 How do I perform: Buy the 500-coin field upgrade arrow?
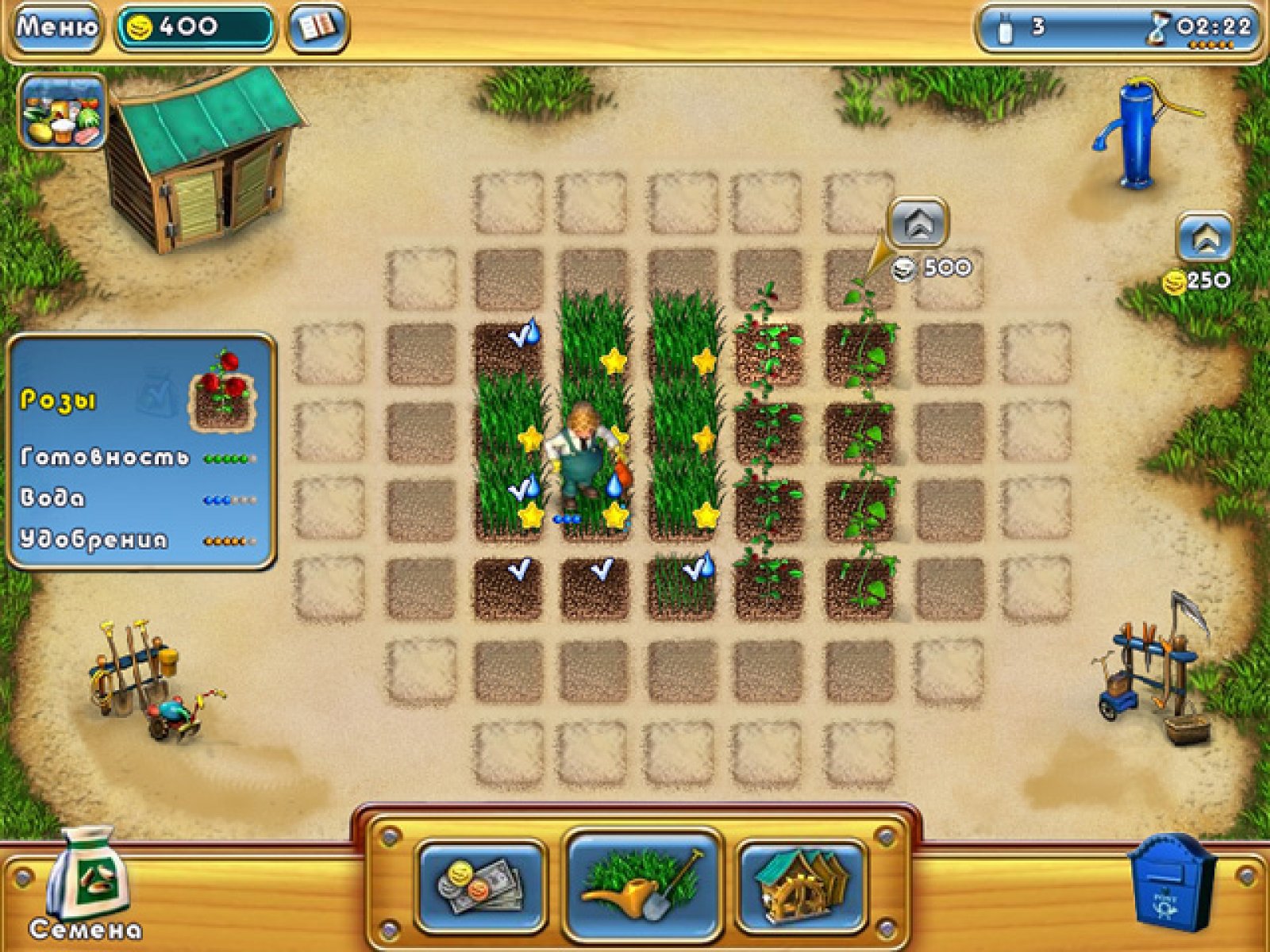(x=918, y=225)
